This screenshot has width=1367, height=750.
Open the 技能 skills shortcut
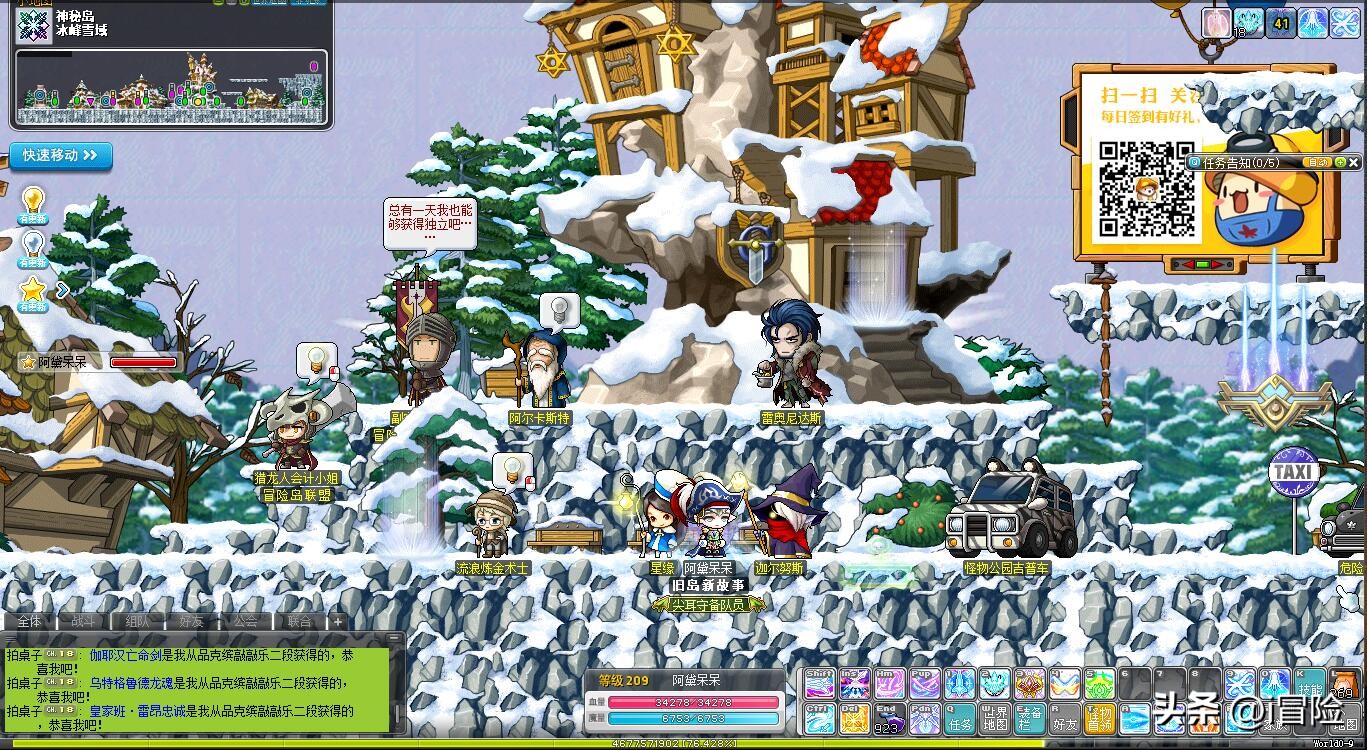pos(1309,684)
